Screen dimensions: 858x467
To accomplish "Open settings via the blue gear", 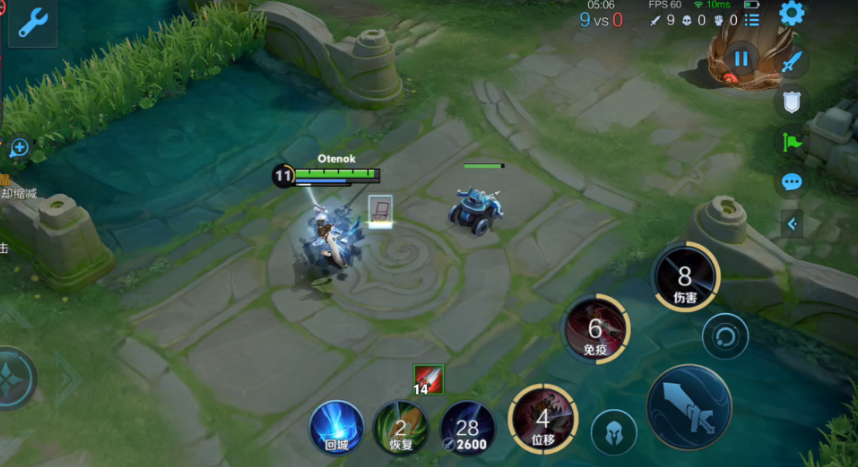I will pos(791,13).
